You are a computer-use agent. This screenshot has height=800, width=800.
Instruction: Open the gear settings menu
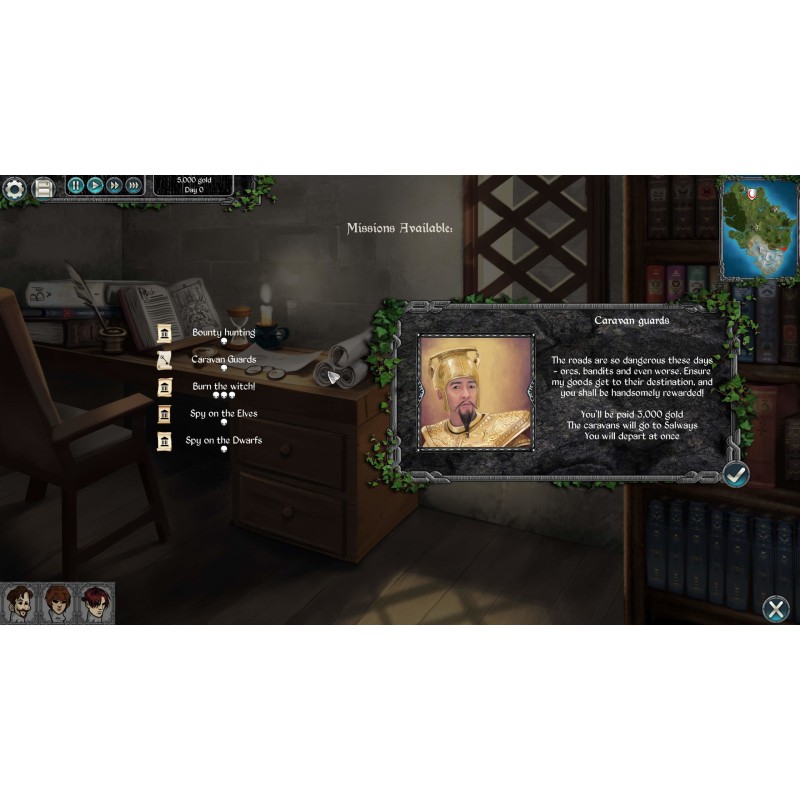pos(14,187)
